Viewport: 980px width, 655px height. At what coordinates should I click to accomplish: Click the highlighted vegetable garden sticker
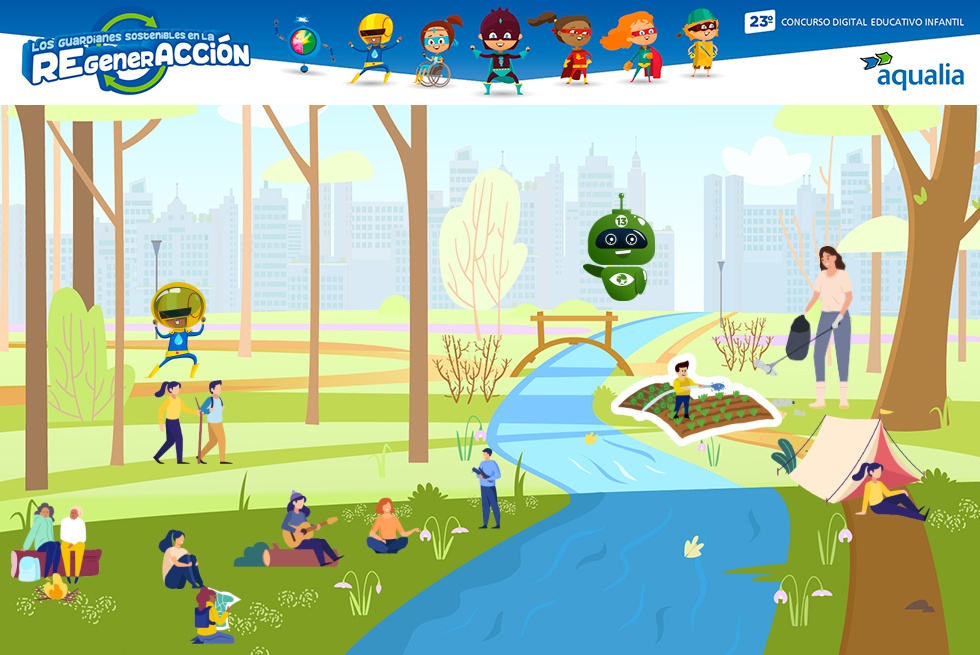[697, 400]
